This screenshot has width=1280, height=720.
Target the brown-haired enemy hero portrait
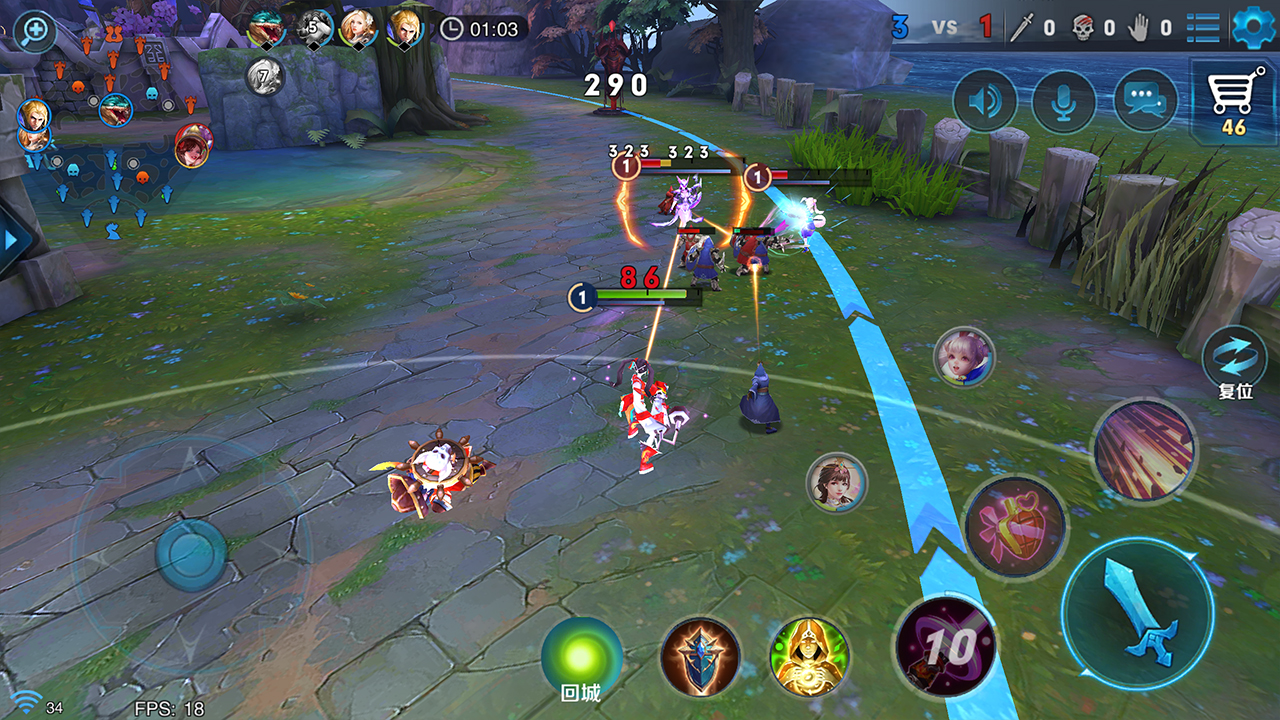pos(837,483)
